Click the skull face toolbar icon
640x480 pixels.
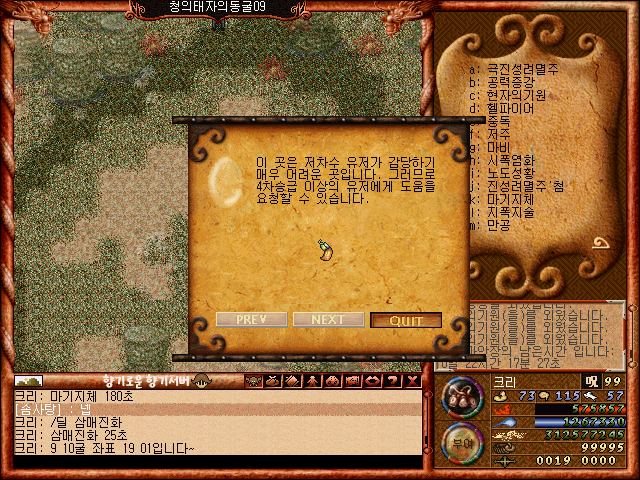[254, 381]
